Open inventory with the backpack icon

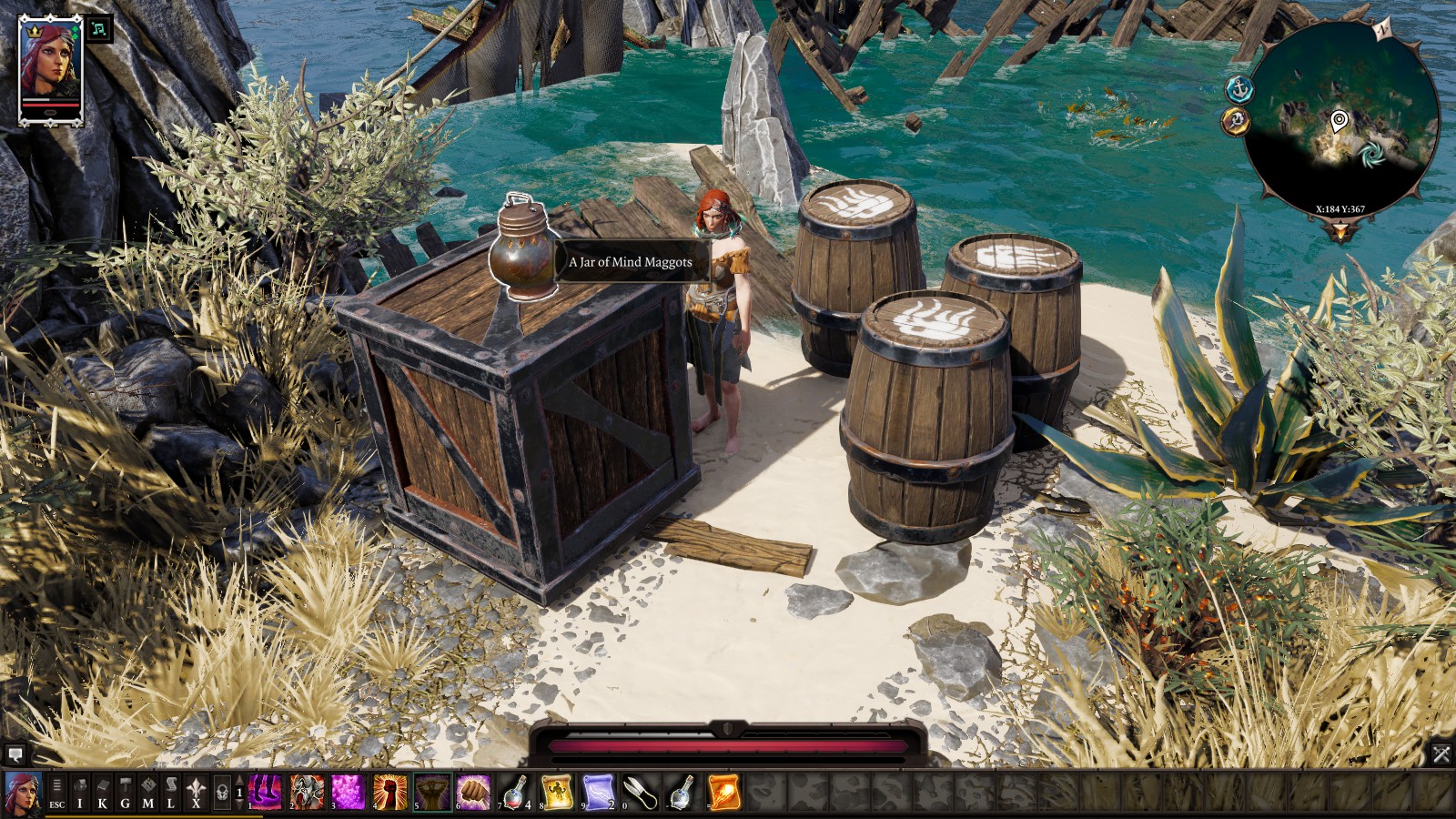click(x=79, y=788)
